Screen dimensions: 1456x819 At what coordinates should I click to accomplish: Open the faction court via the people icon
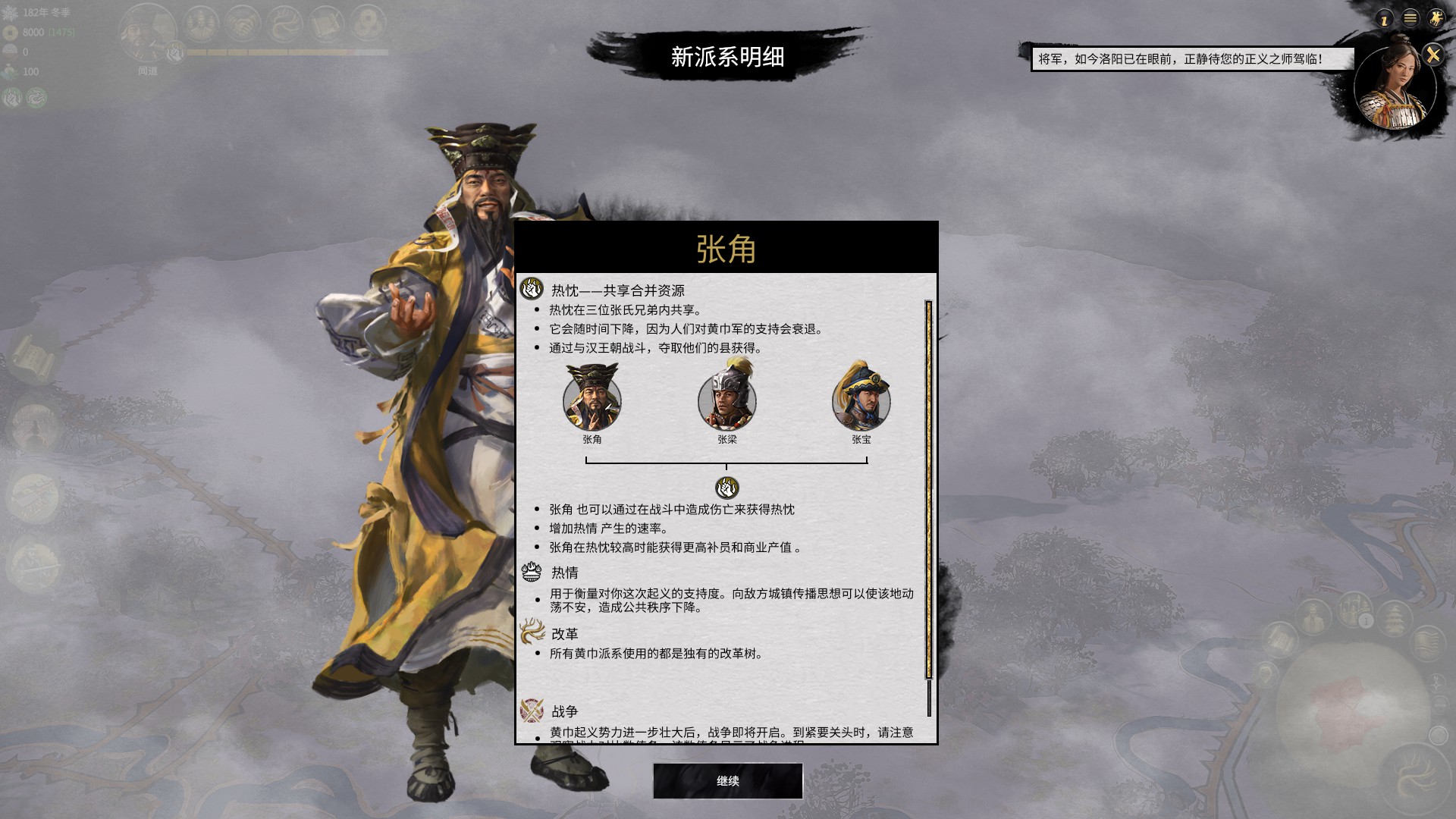(x=200, y=24)
